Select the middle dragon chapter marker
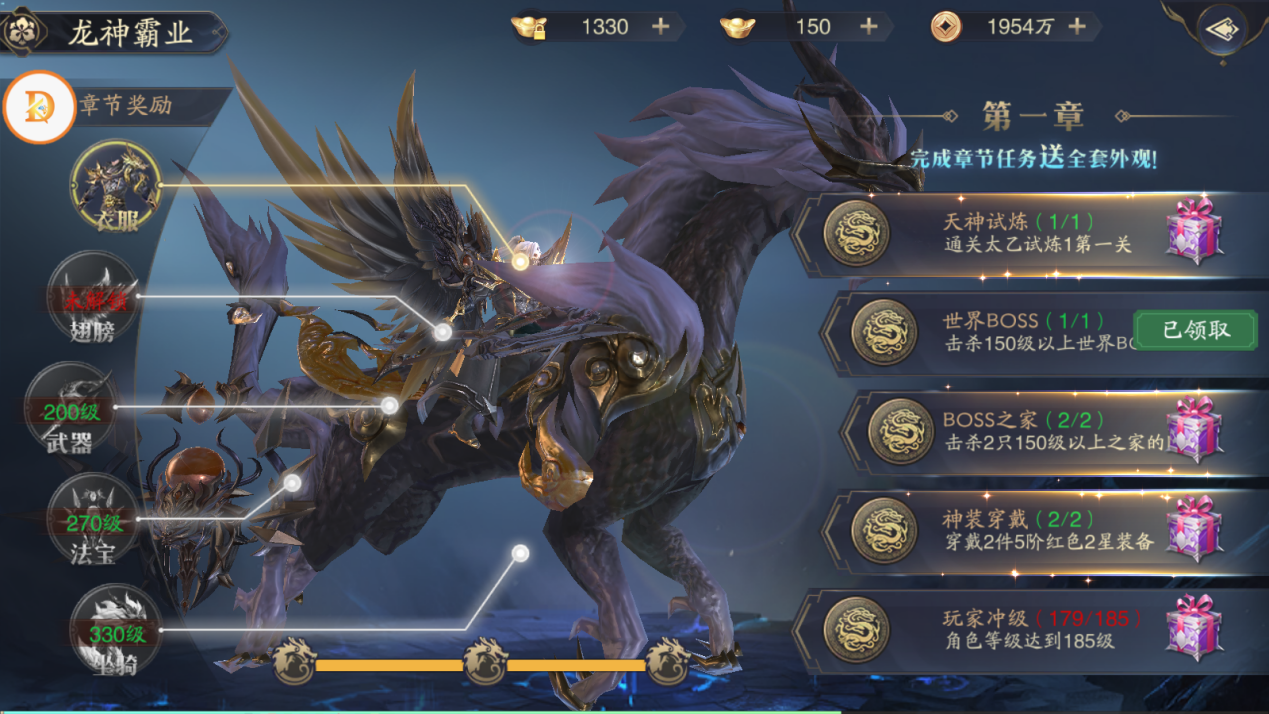Screen dimensions: 1269x714 click(485, 662)
